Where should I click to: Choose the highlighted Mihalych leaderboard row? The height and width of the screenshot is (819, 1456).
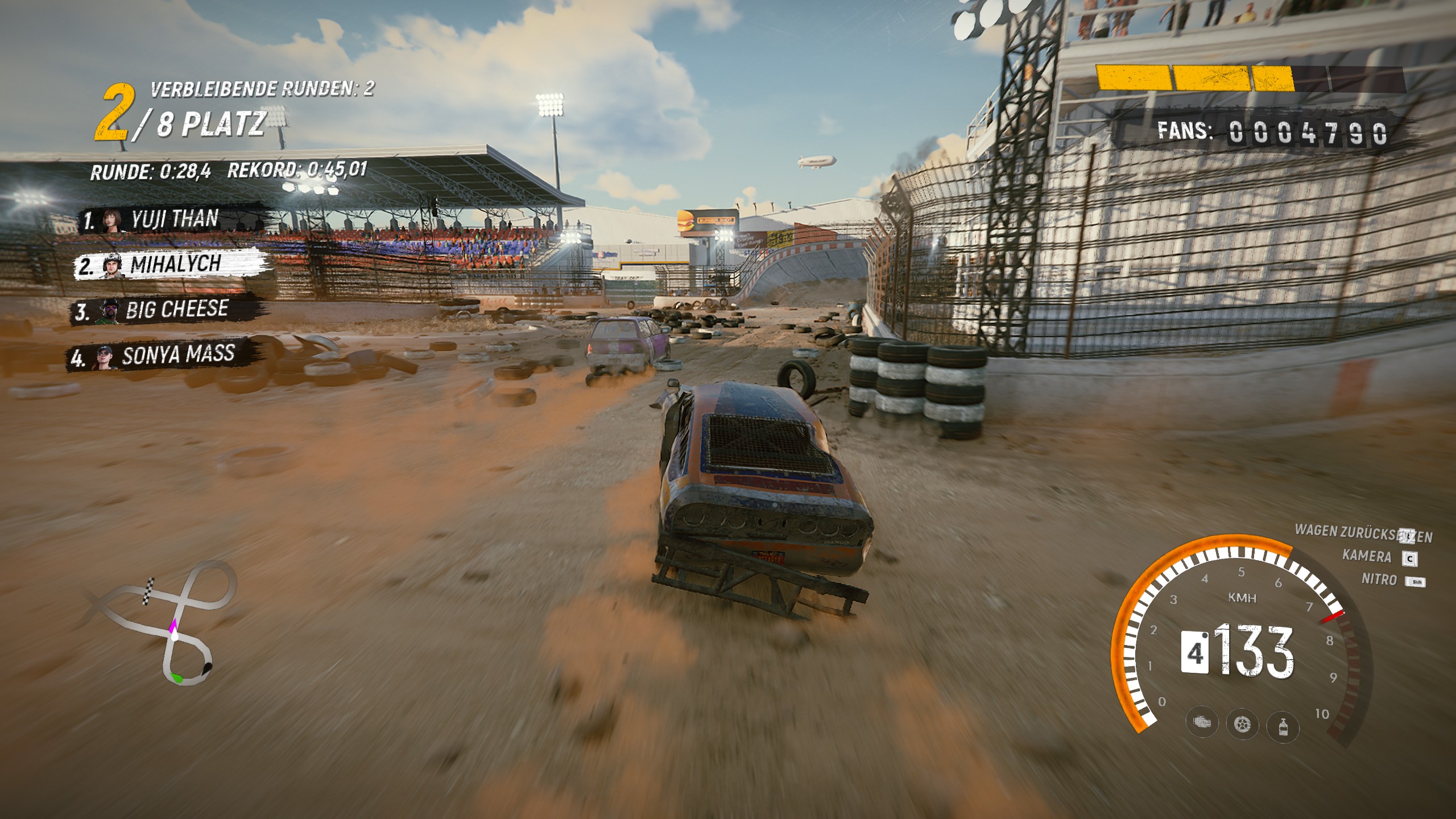171,264
